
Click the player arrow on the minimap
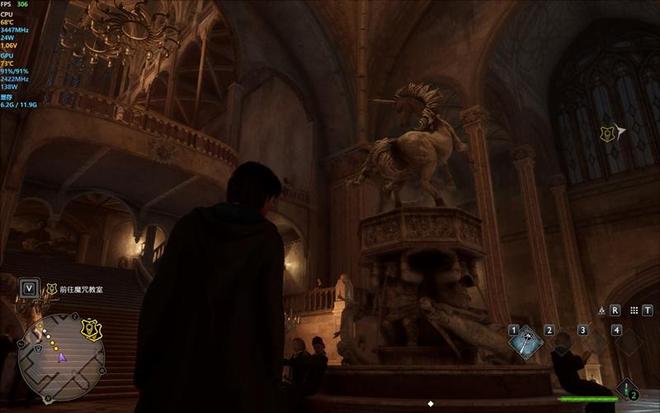coord(60,356)
